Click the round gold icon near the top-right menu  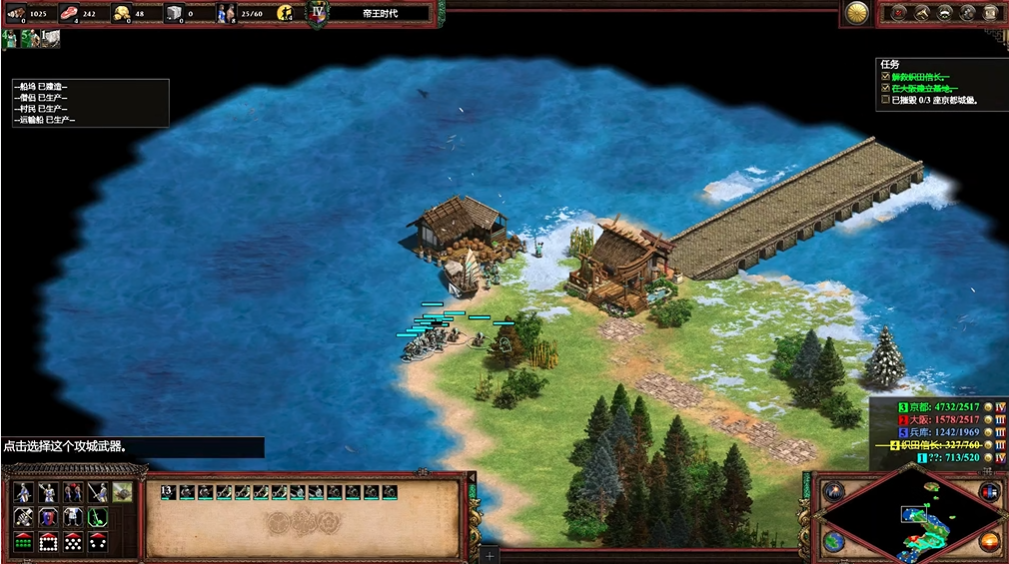coord(856,13)
